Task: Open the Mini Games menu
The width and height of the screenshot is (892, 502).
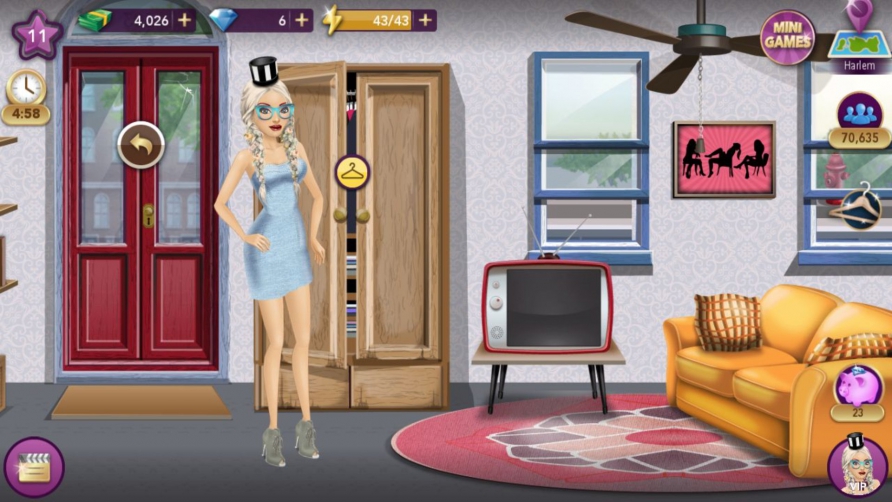Action: coord(787,38)
